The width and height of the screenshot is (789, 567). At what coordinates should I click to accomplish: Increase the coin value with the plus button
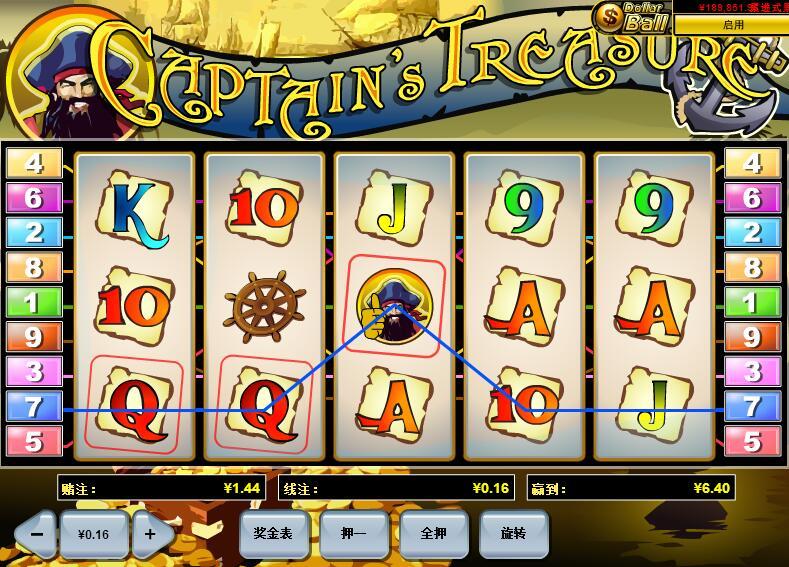tap(151, 534)
